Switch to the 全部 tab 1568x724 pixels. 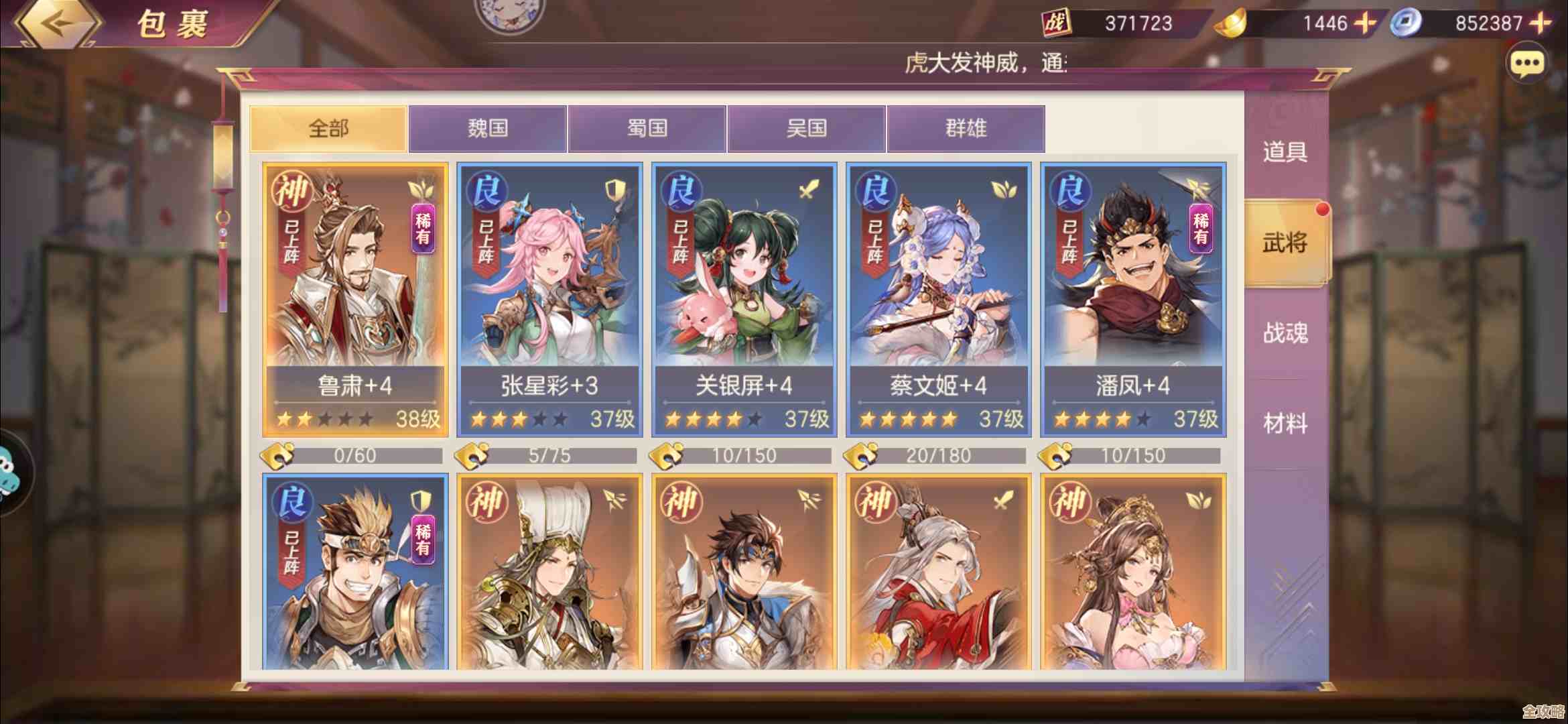tap(328, 128)
